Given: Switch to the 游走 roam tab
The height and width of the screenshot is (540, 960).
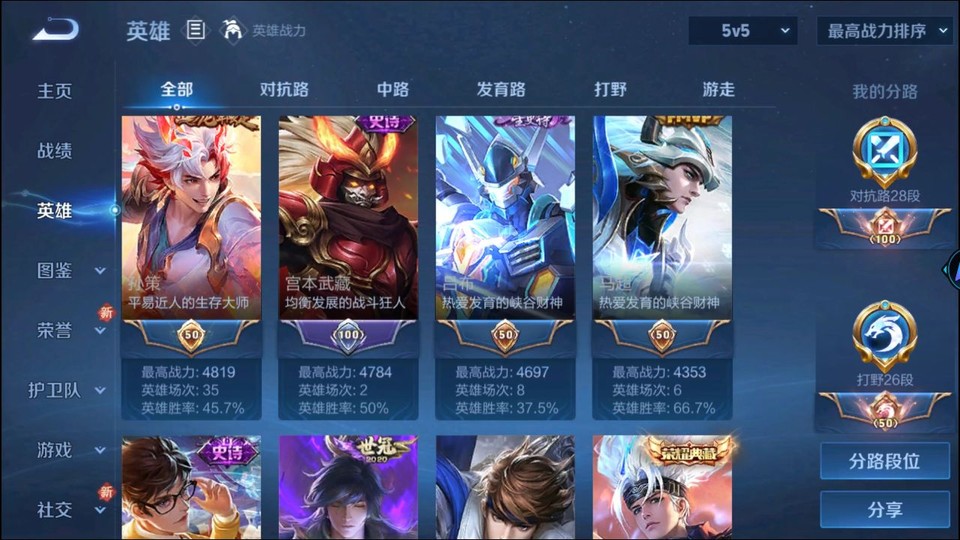Looking at the screenshot, I should click(718, 89).
